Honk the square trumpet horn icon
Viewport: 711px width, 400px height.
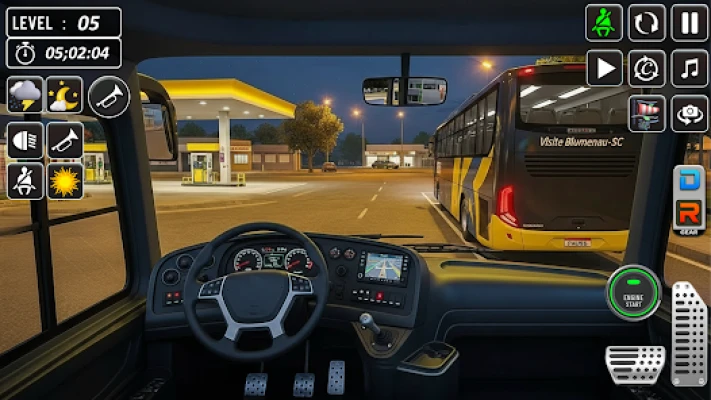tap(65, 139)
